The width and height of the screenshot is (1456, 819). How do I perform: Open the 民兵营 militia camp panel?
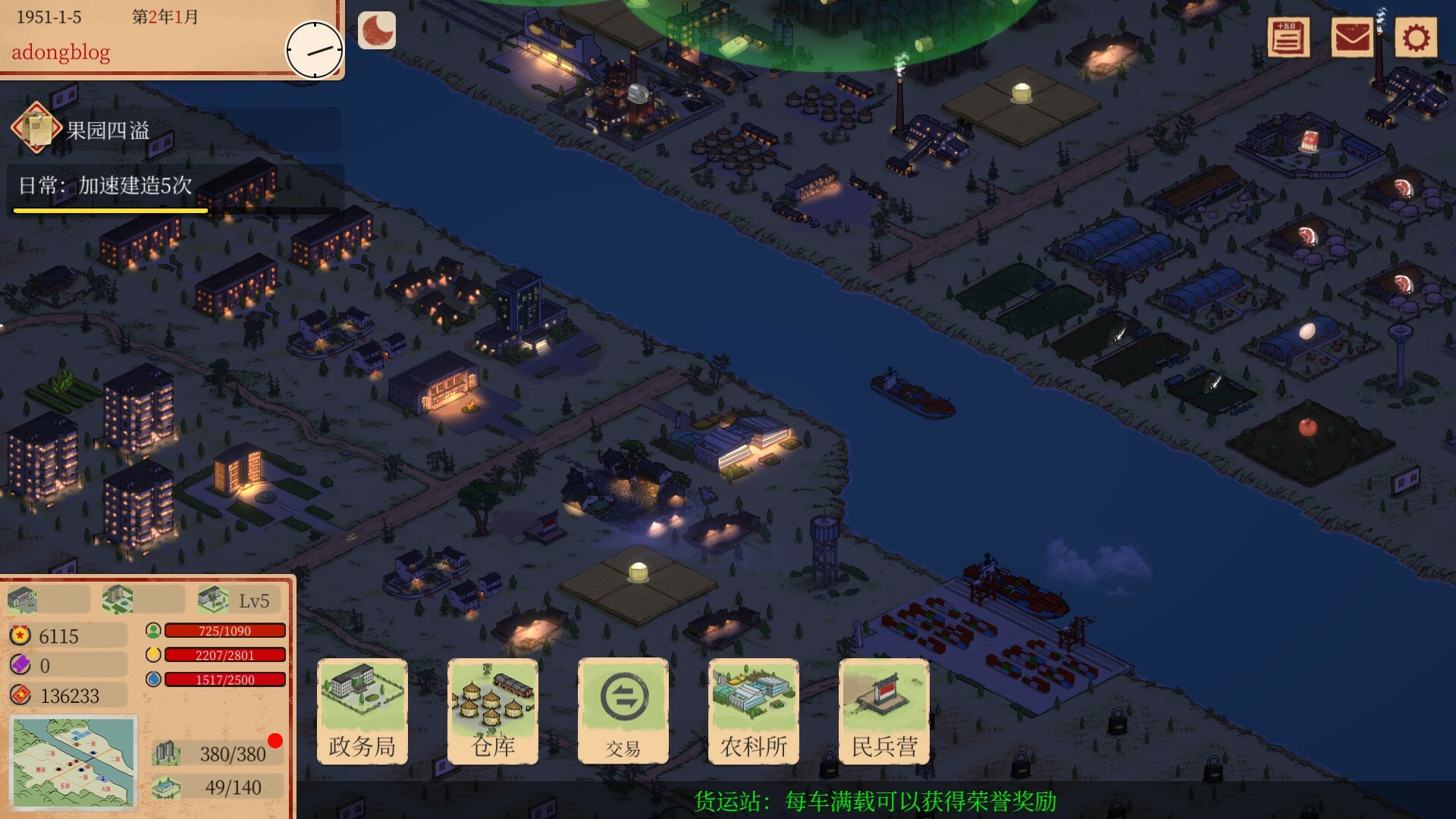pyautogui.click(x=884, y=711)
